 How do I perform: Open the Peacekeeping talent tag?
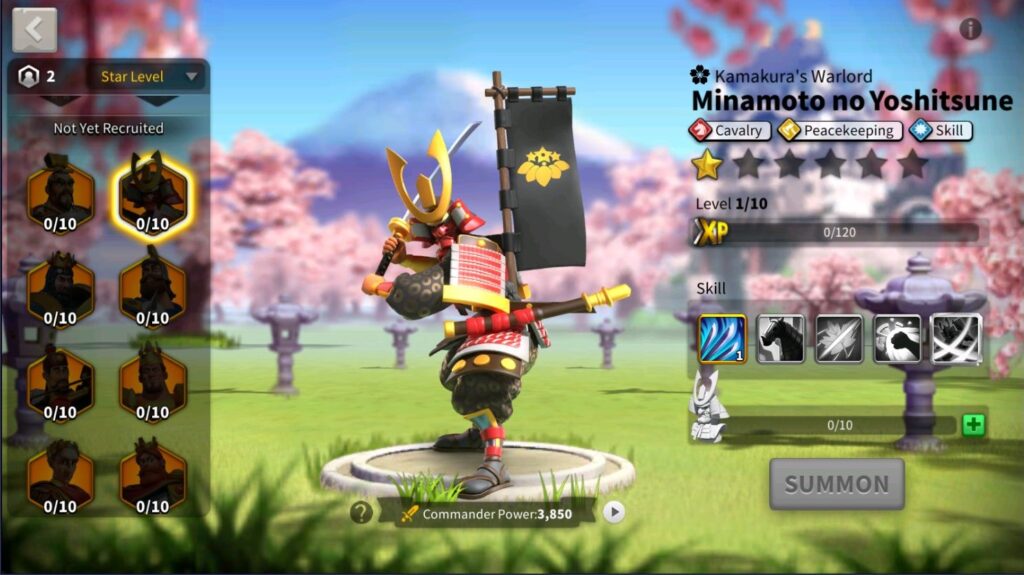click(840, 131)
